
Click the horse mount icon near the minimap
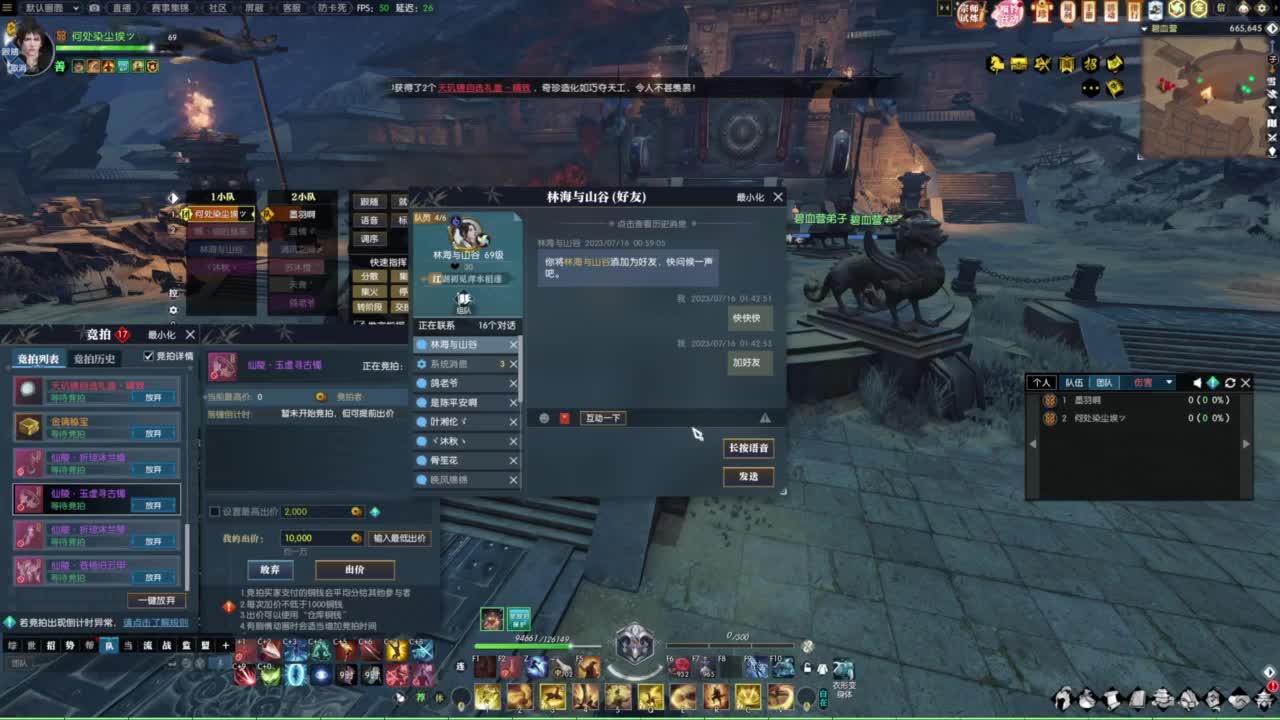[995, 64]
